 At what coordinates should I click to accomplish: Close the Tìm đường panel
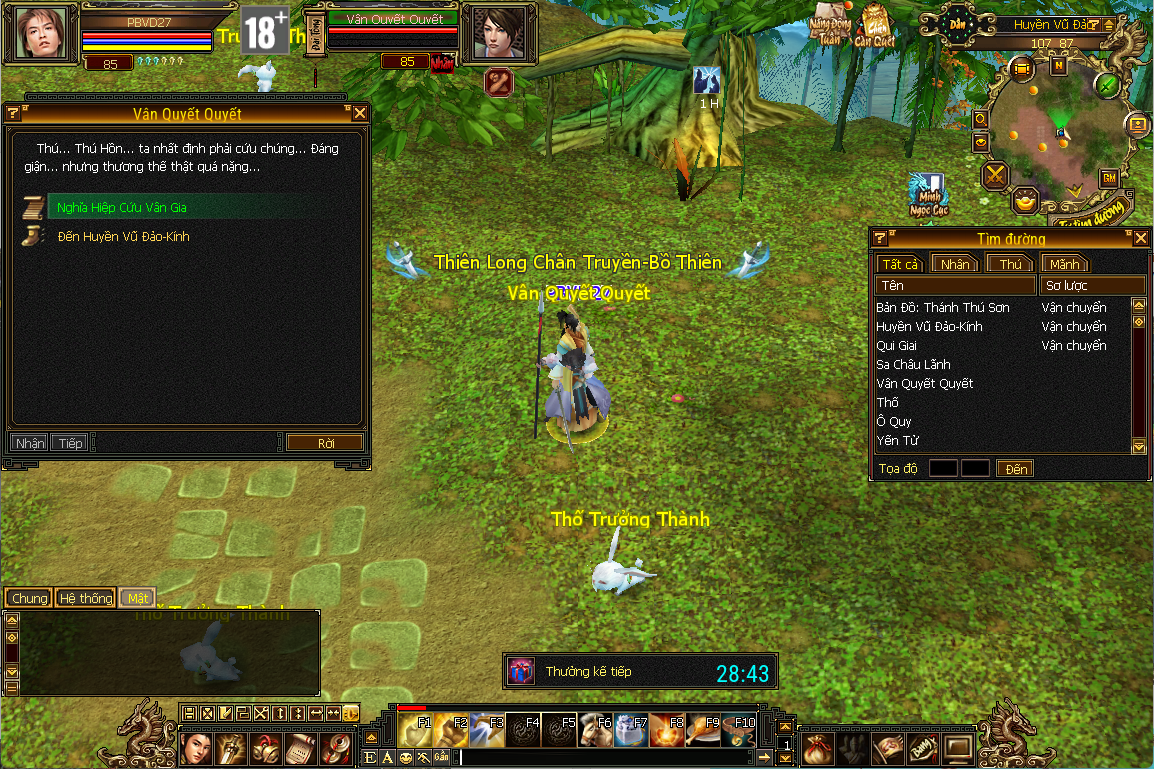(x=1141, y=238)
